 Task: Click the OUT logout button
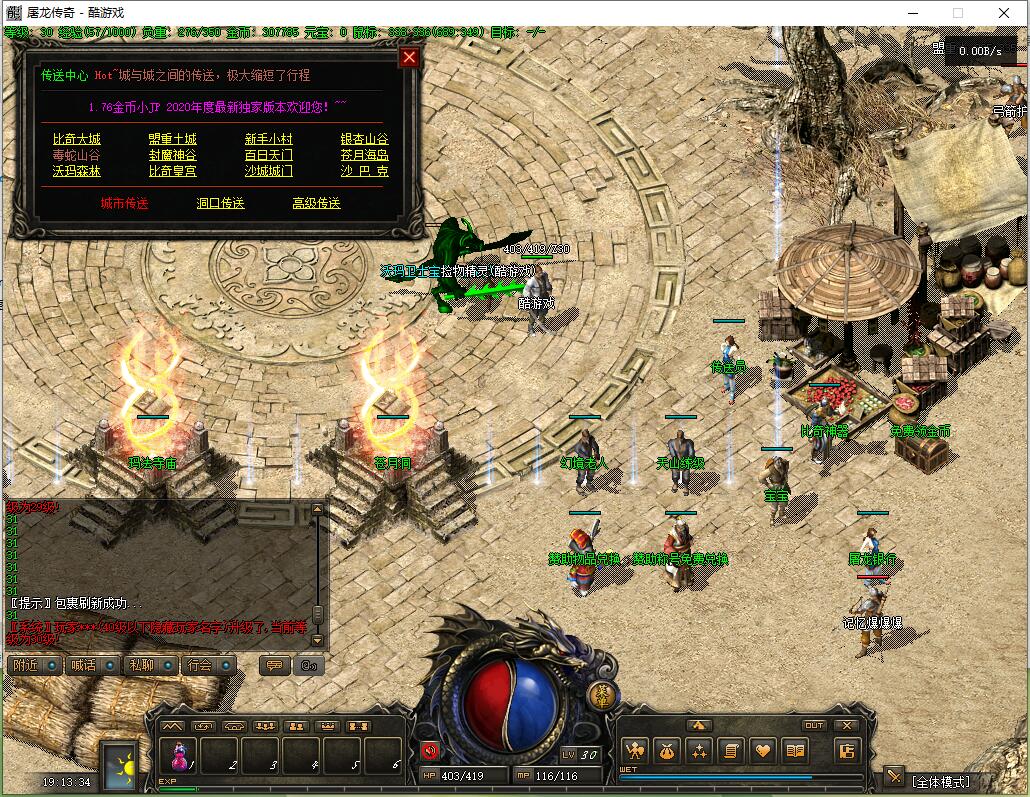(814, 726)
